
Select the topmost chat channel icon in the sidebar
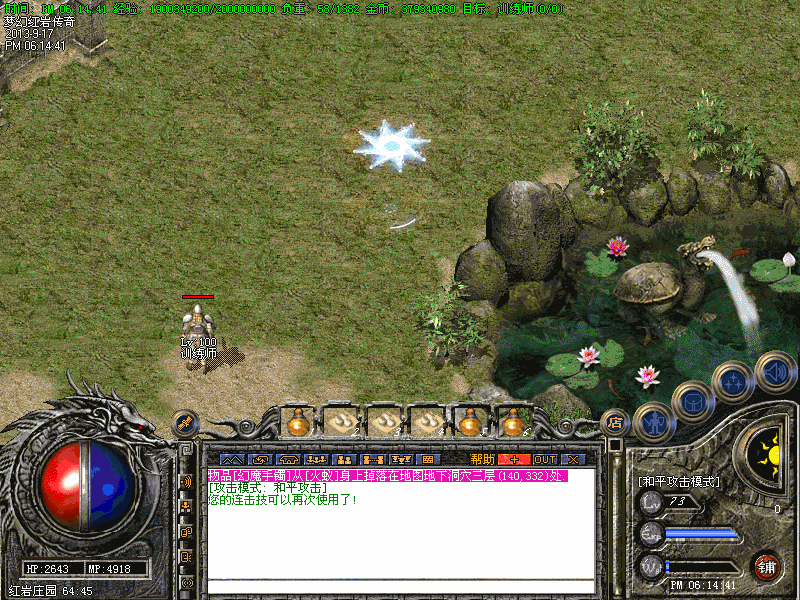[x=186, y=481]
